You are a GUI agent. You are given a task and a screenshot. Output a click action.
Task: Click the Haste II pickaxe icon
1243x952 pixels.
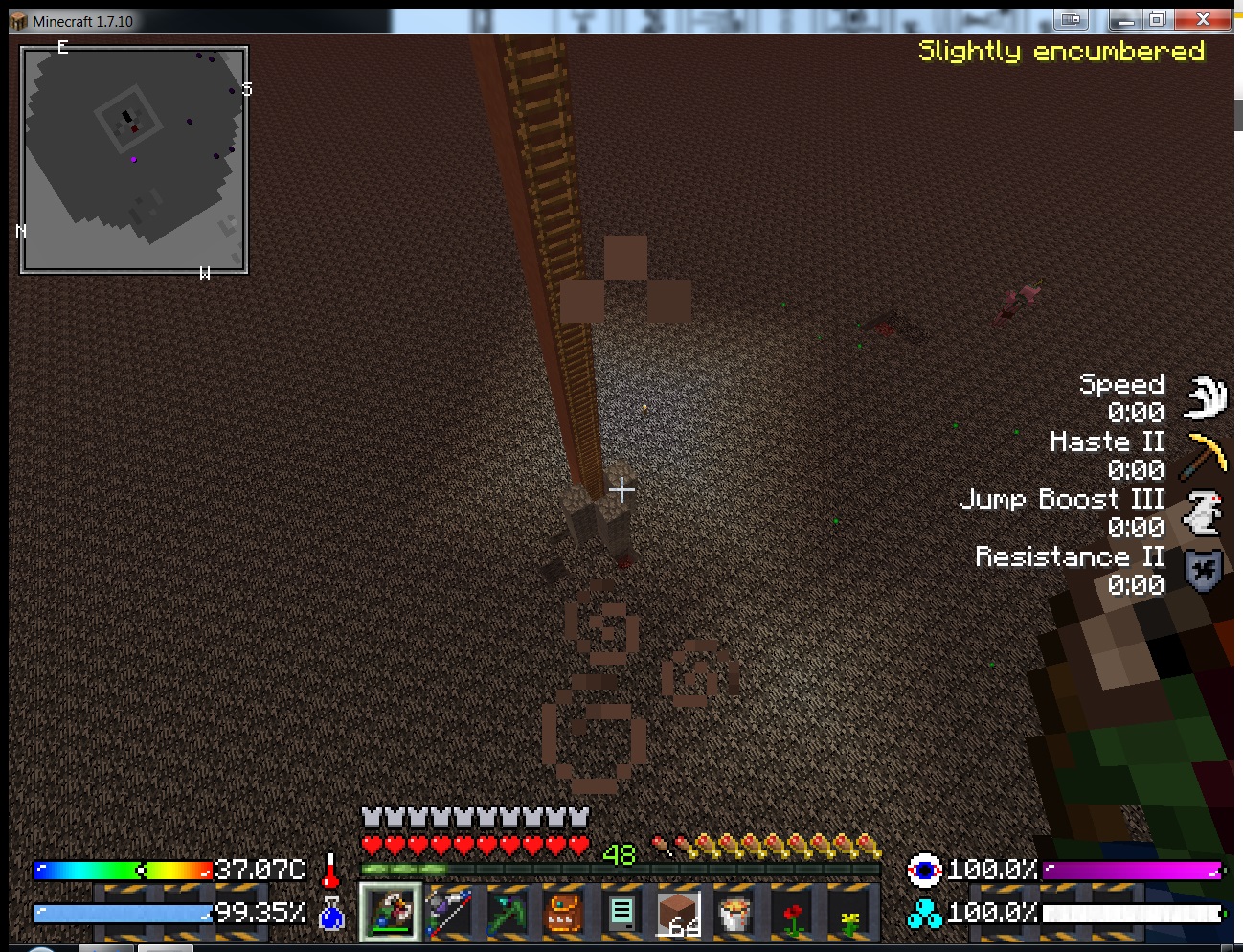1205,454
